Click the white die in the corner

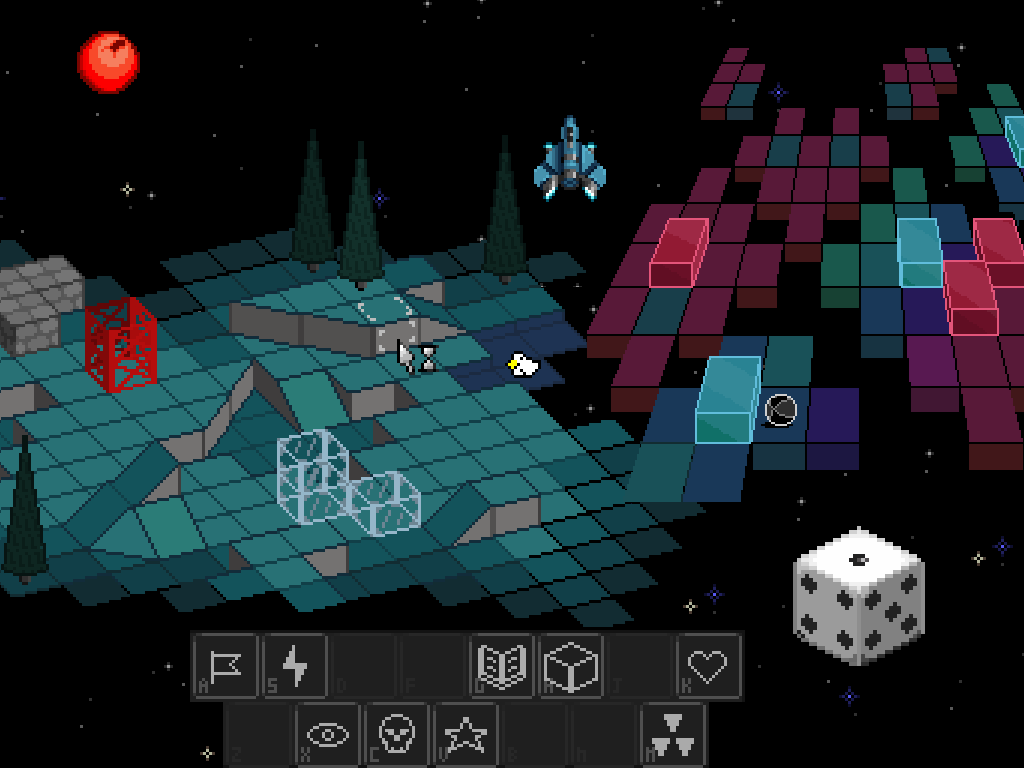tap(858, 597)
